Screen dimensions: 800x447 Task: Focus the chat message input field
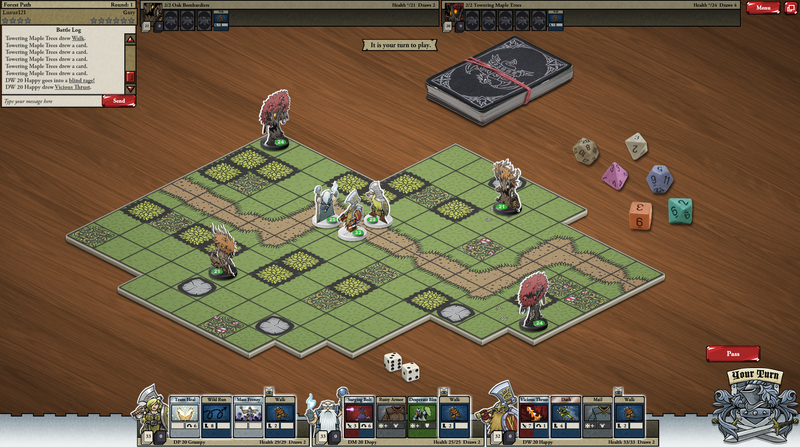click(x=50, y=101)
